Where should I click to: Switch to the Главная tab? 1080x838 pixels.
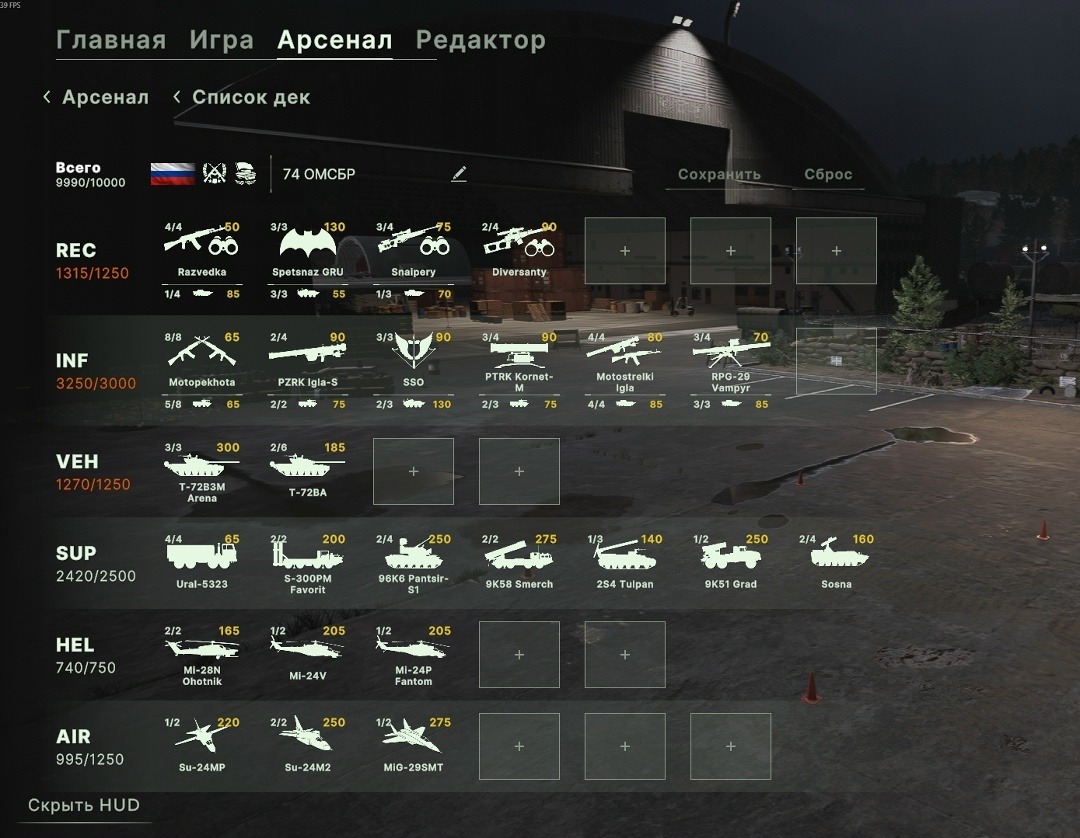point(111,41)
